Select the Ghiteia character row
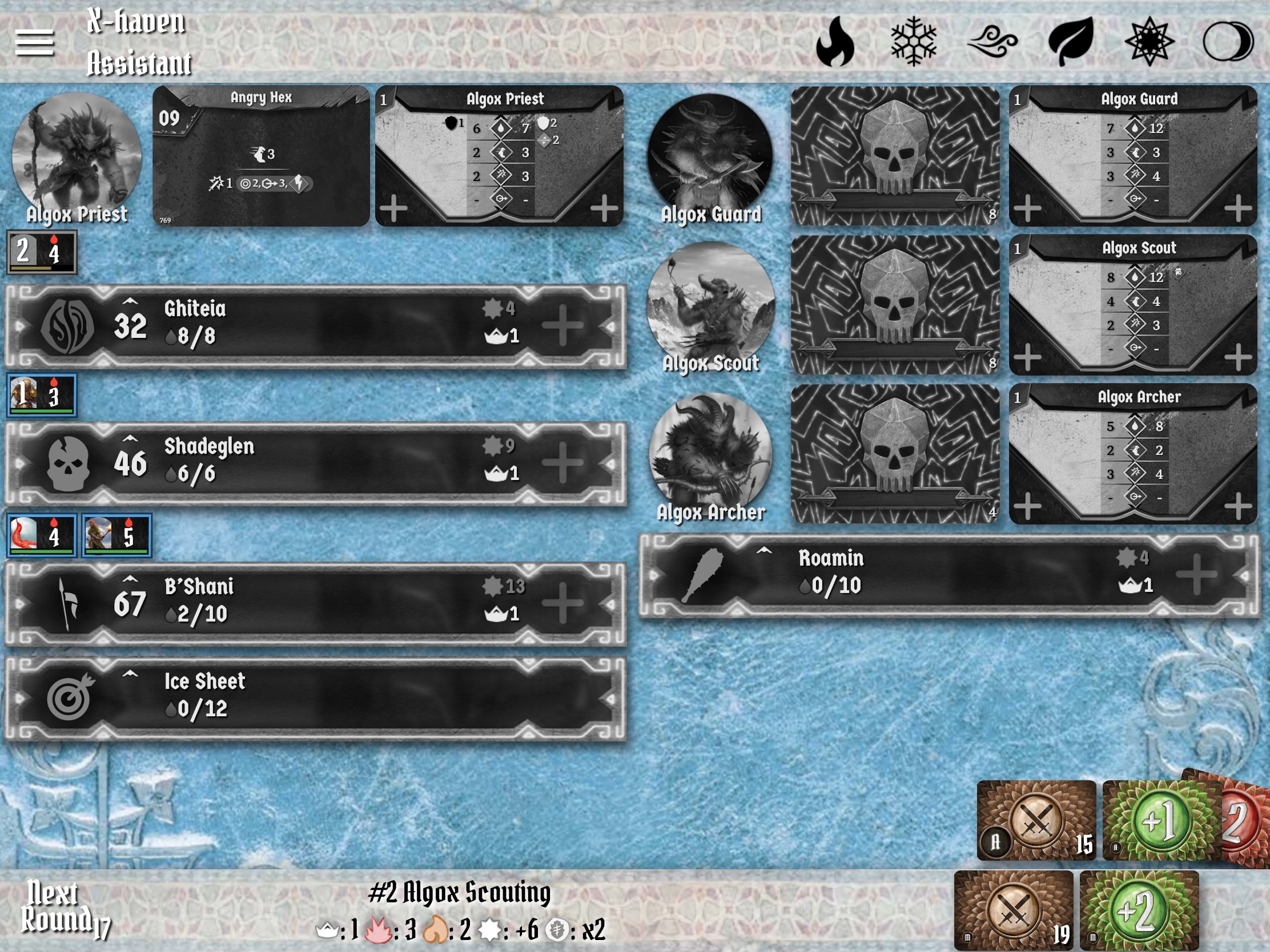This screenshot has height=952, width=1270. 316,325
